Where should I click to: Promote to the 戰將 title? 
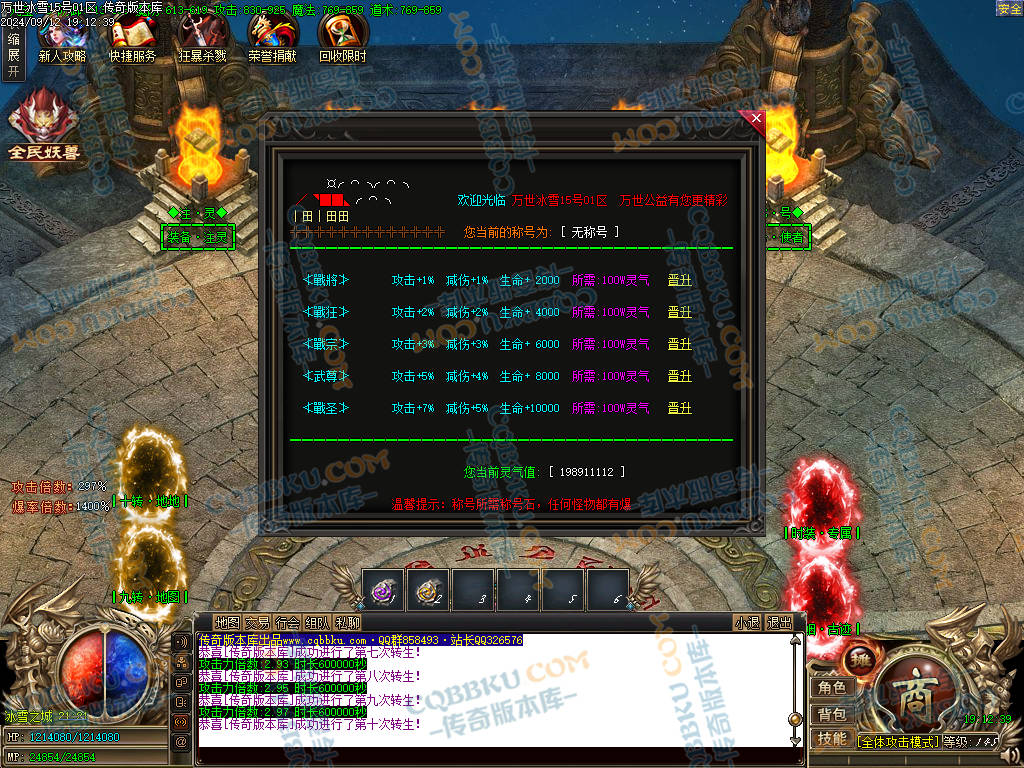[680, 280]
